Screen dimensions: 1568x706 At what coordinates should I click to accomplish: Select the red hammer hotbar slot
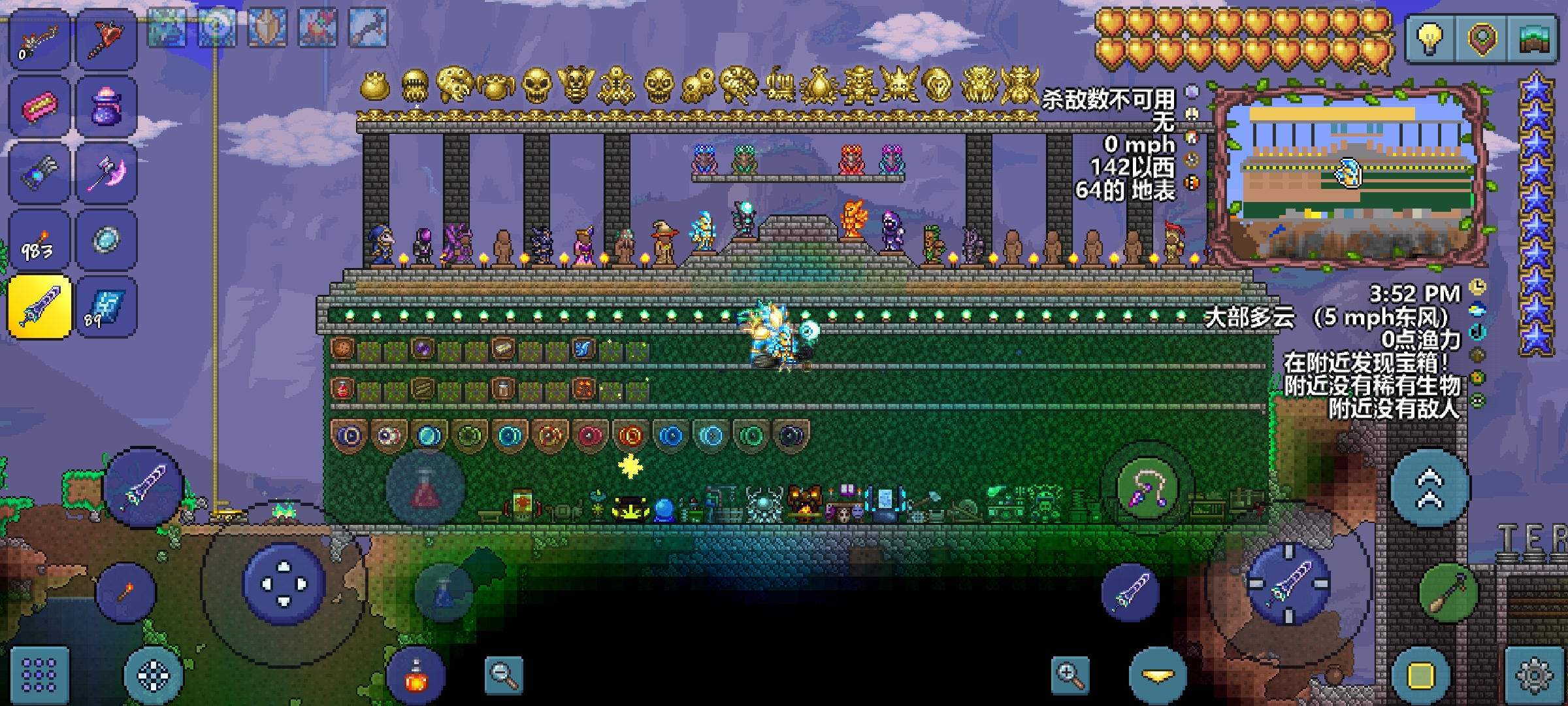coord(106,39)
